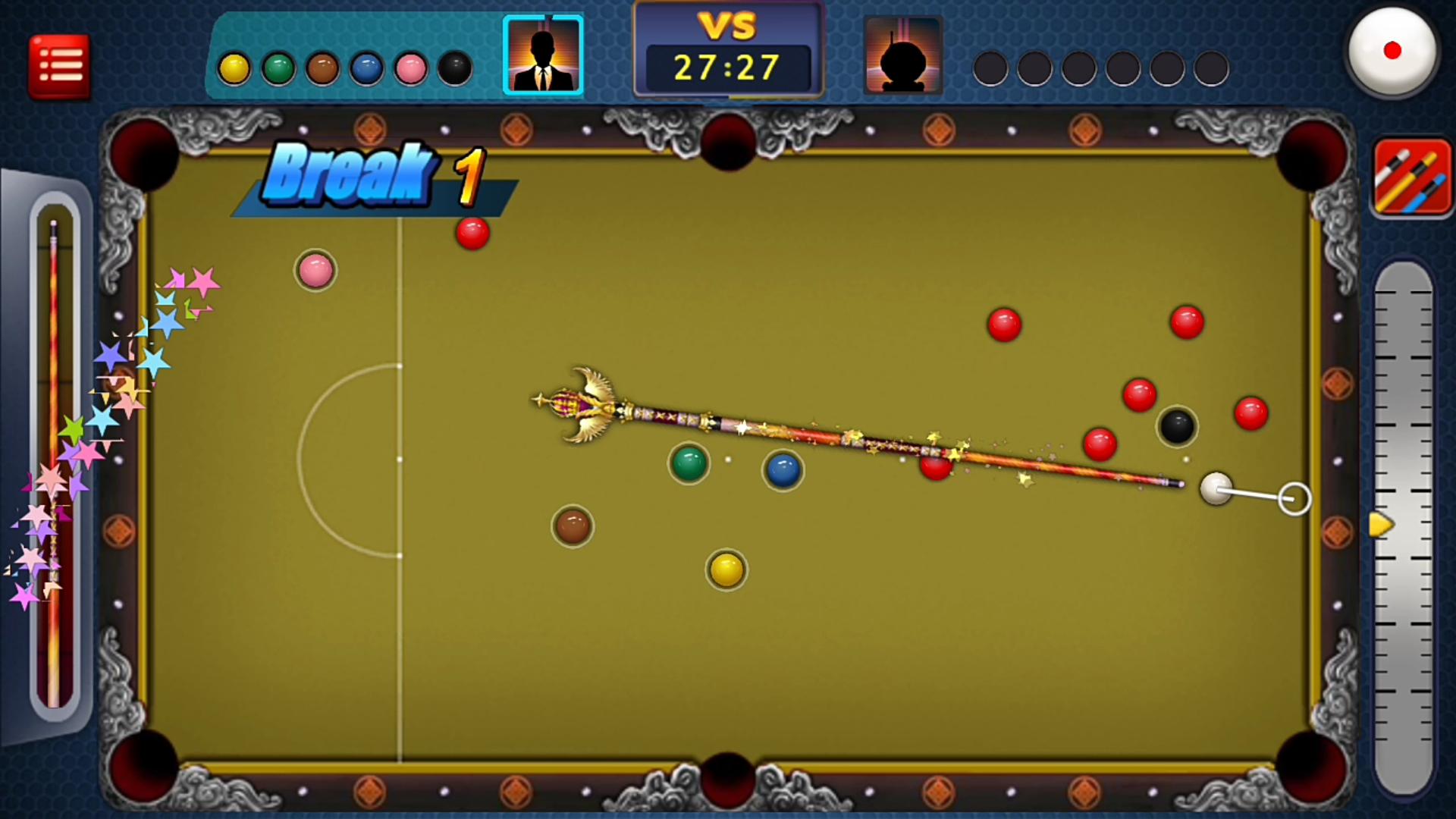Click the eight ball near the right pocket
Screen dimensions: 1456x819
1176,427
